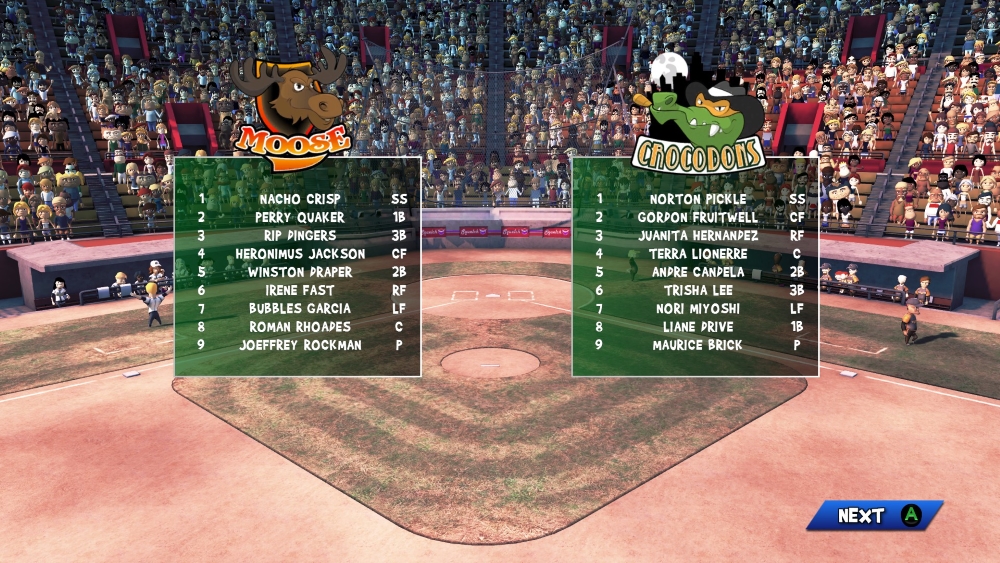
Task: Choose Irene Fast in the lineup
Action: coord(300,290)
